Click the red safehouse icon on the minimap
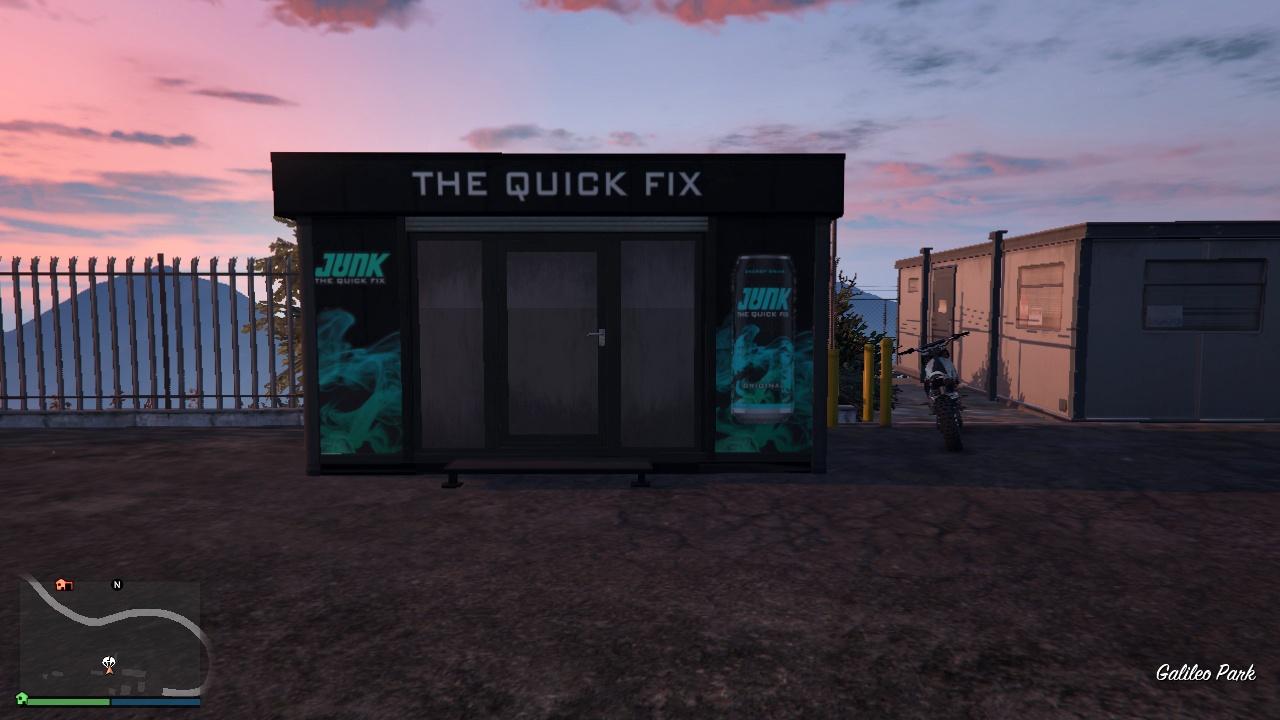1280x720 pixels. coord(64,585)
